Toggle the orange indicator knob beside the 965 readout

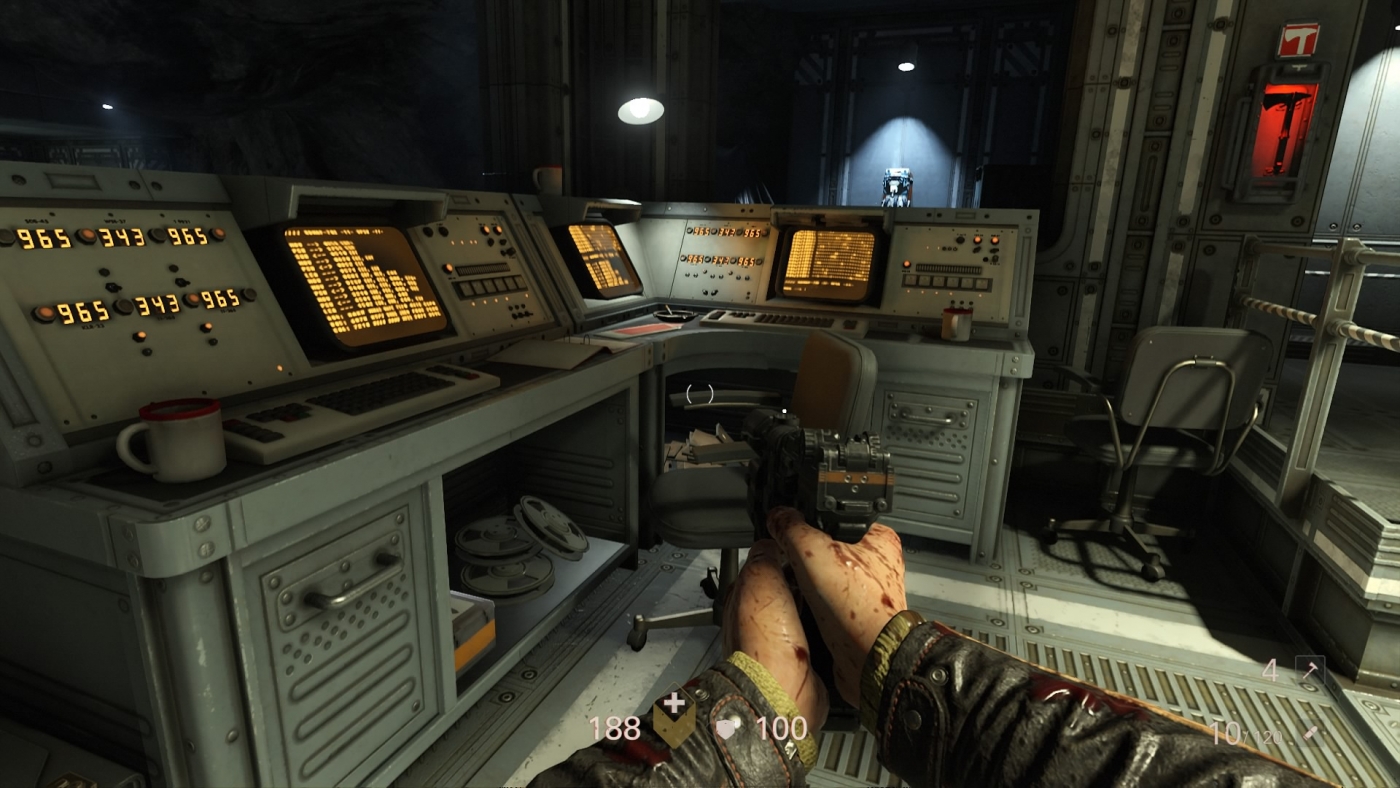(x=88, y=235)
